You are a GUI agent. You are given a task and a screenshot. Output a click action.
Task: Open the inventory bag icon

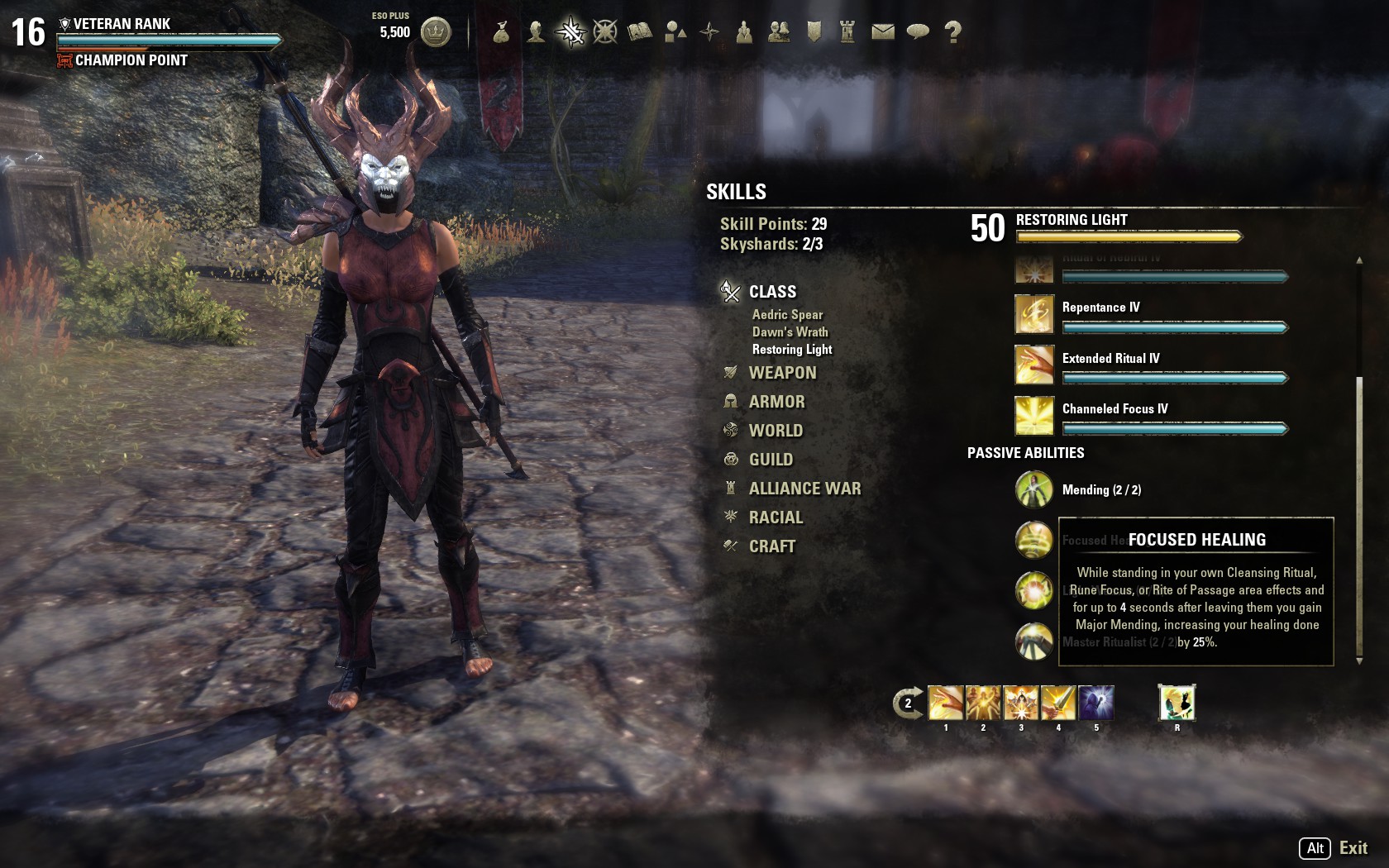click(501, 32)
